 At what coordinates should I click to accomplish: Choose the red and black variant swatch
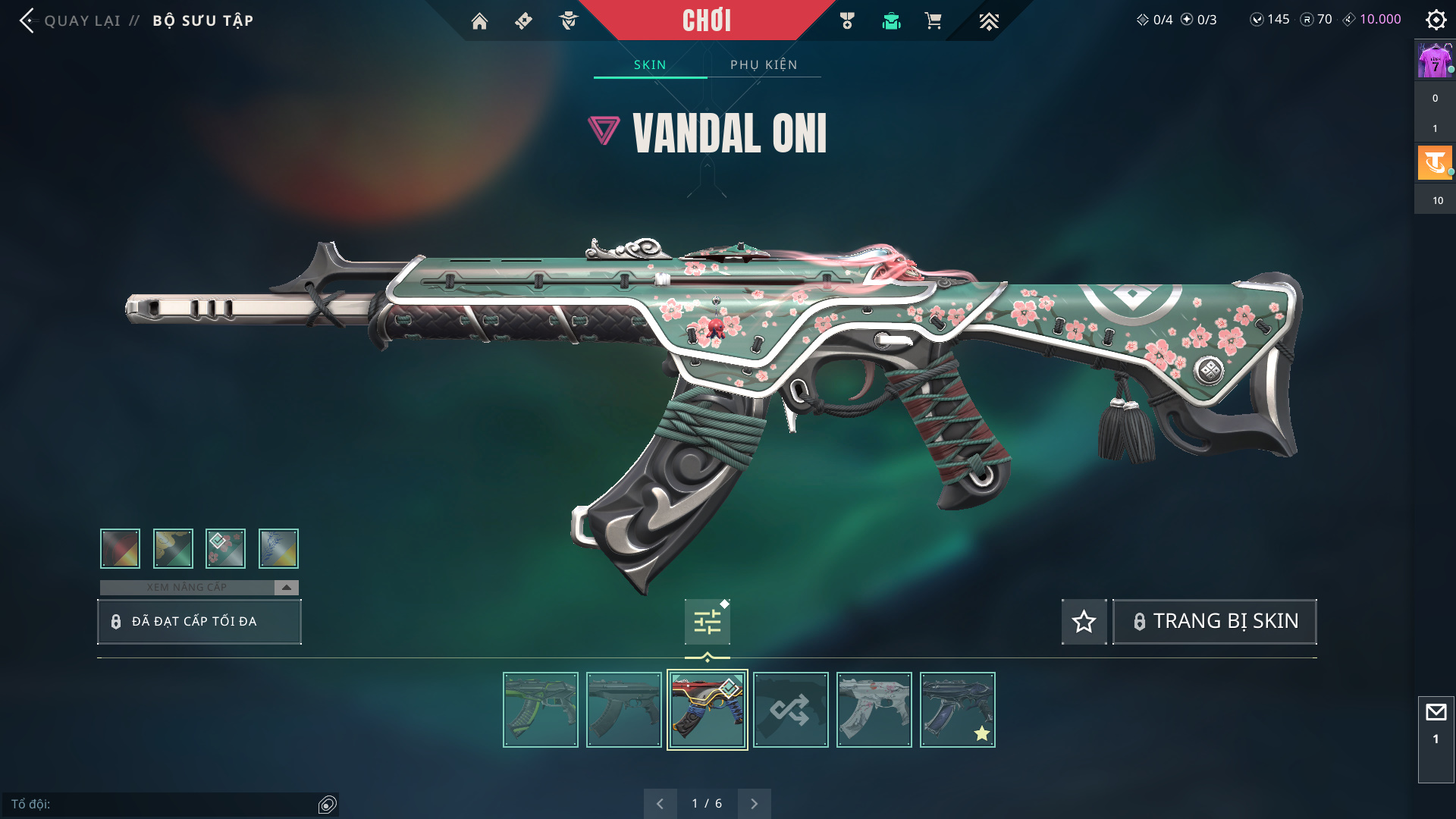120,548
